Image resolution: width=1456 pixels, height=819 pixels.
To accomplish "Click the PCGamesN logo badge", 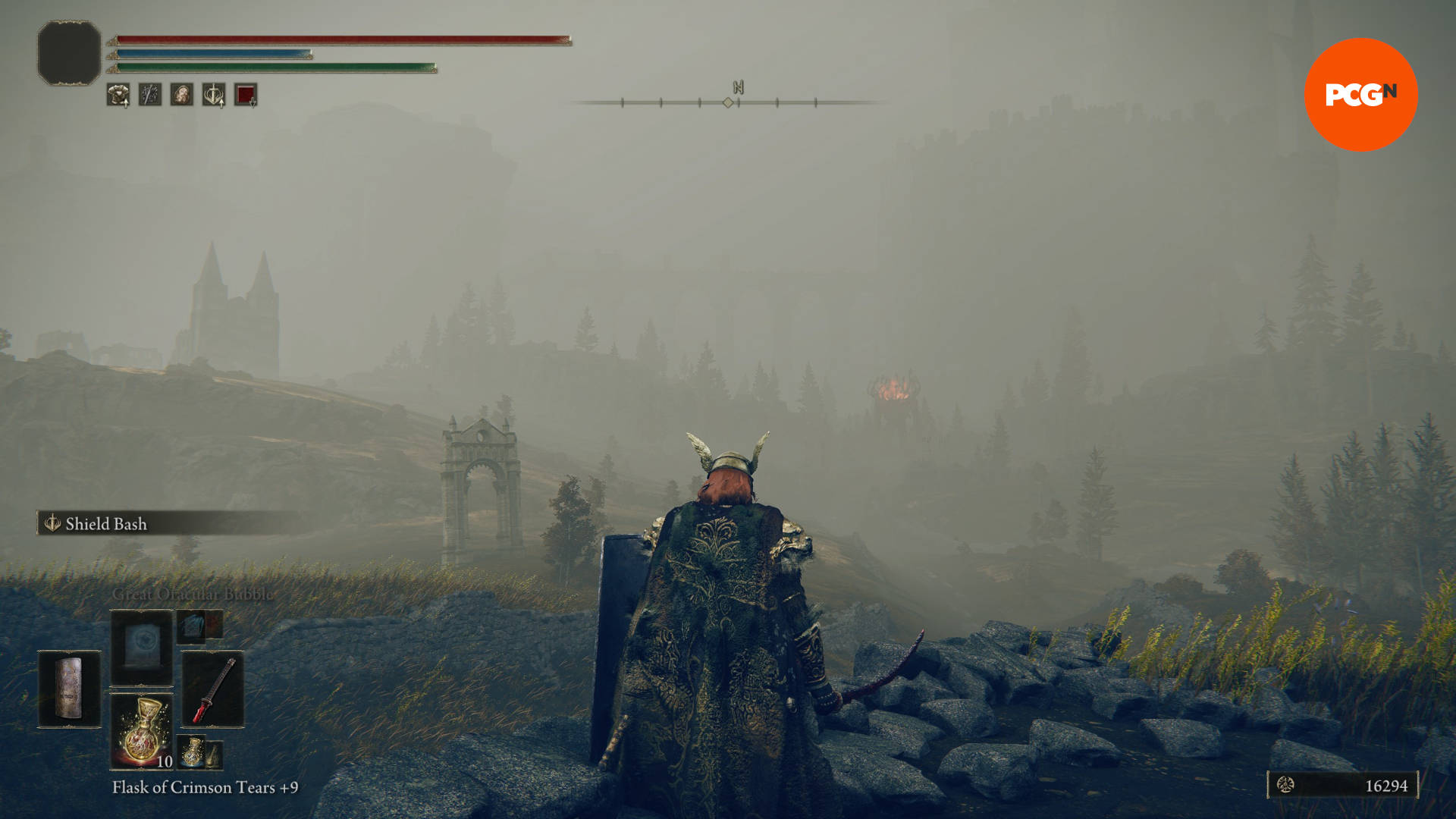I will pyautogui.click(x=1360, y=95).
